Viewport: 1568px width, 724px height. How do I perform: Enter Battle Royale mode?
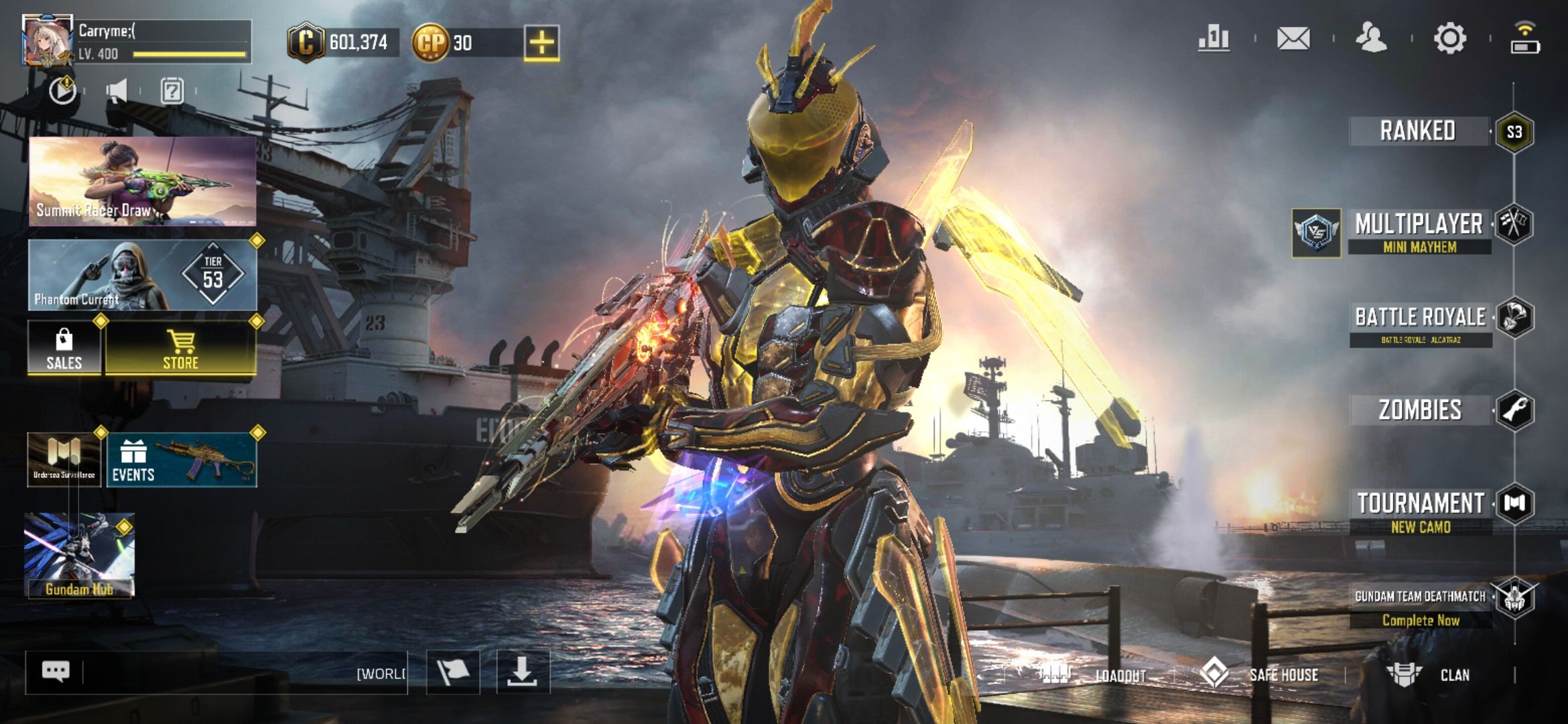point(1421,323)
